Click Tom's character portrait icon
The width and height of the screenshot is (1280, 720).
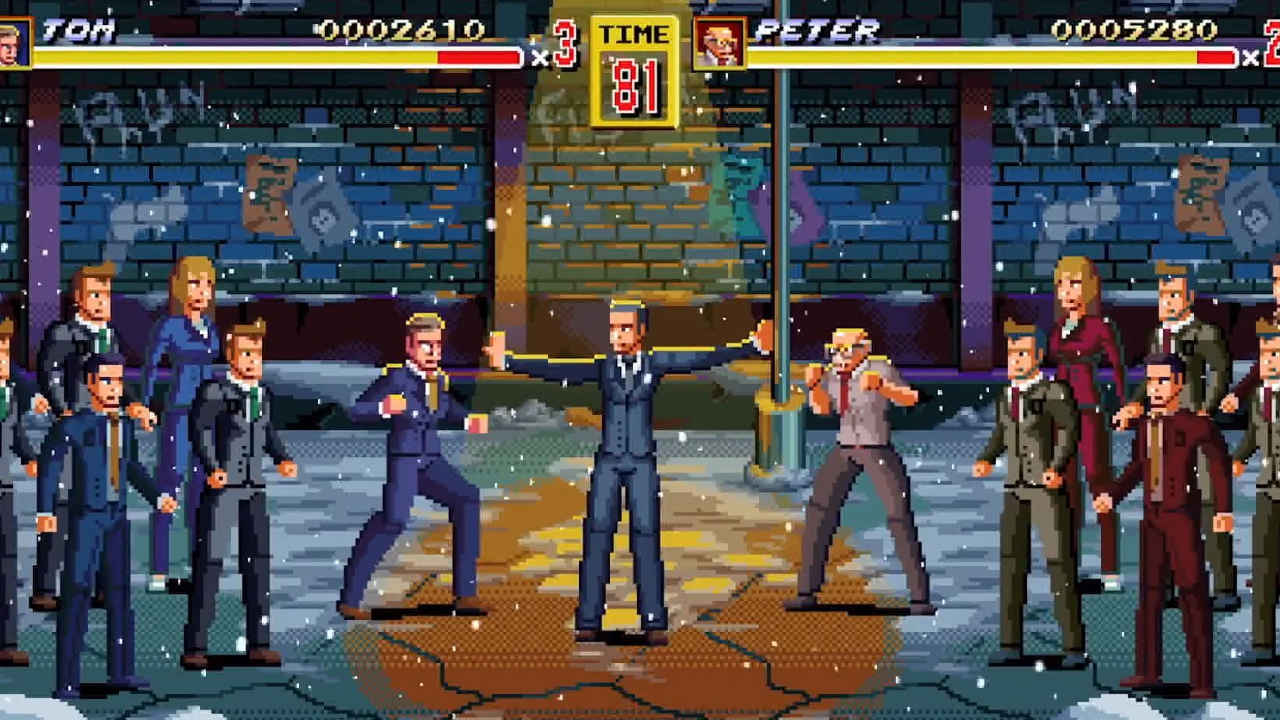(15, 45)
